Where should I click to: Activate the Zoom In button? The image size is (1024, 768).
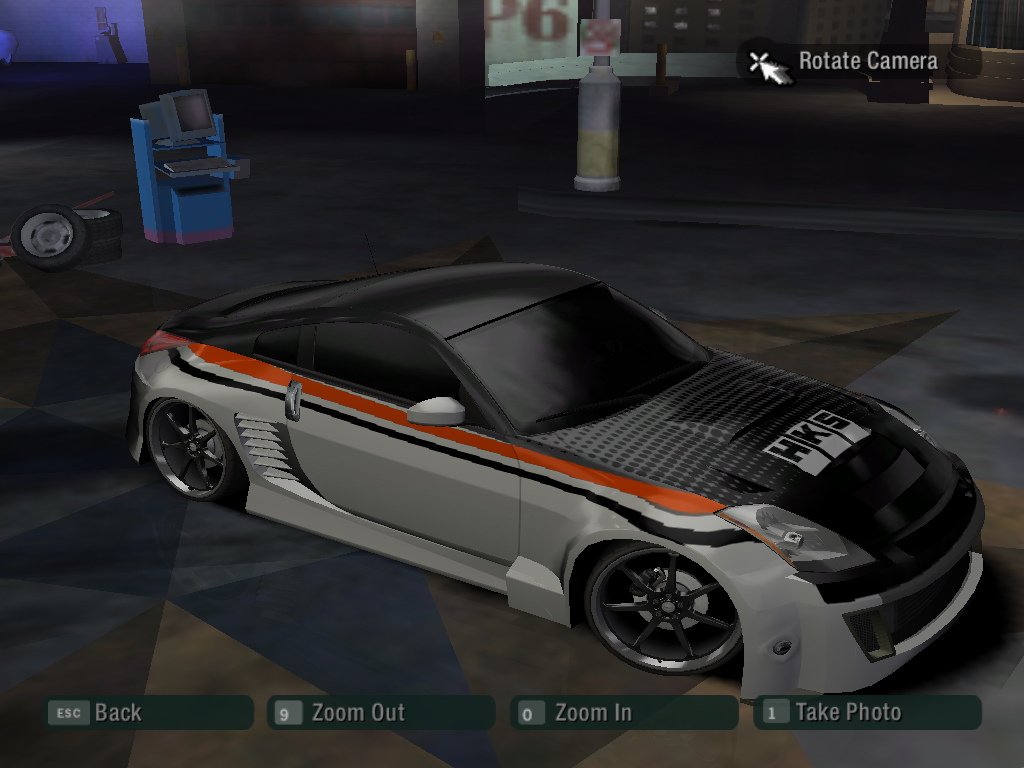624,713
